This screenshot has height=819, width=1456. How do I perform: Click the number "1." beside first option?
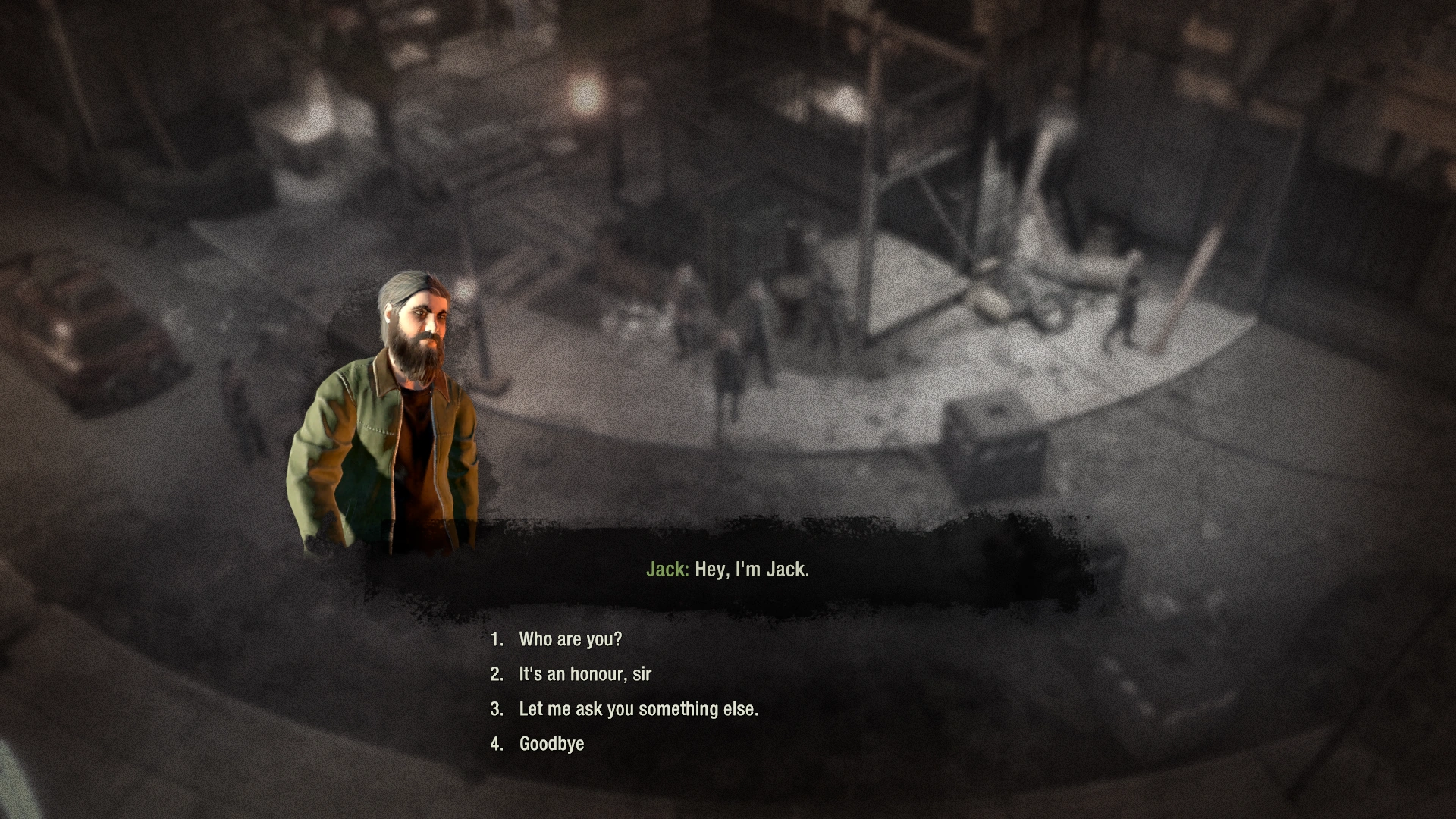(x=497, y=639)
